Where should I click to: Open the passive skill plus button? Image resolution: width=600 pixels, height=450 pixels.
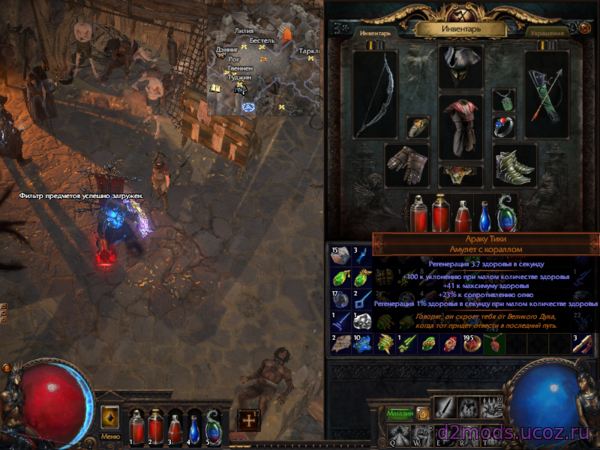tap(248, 420)
